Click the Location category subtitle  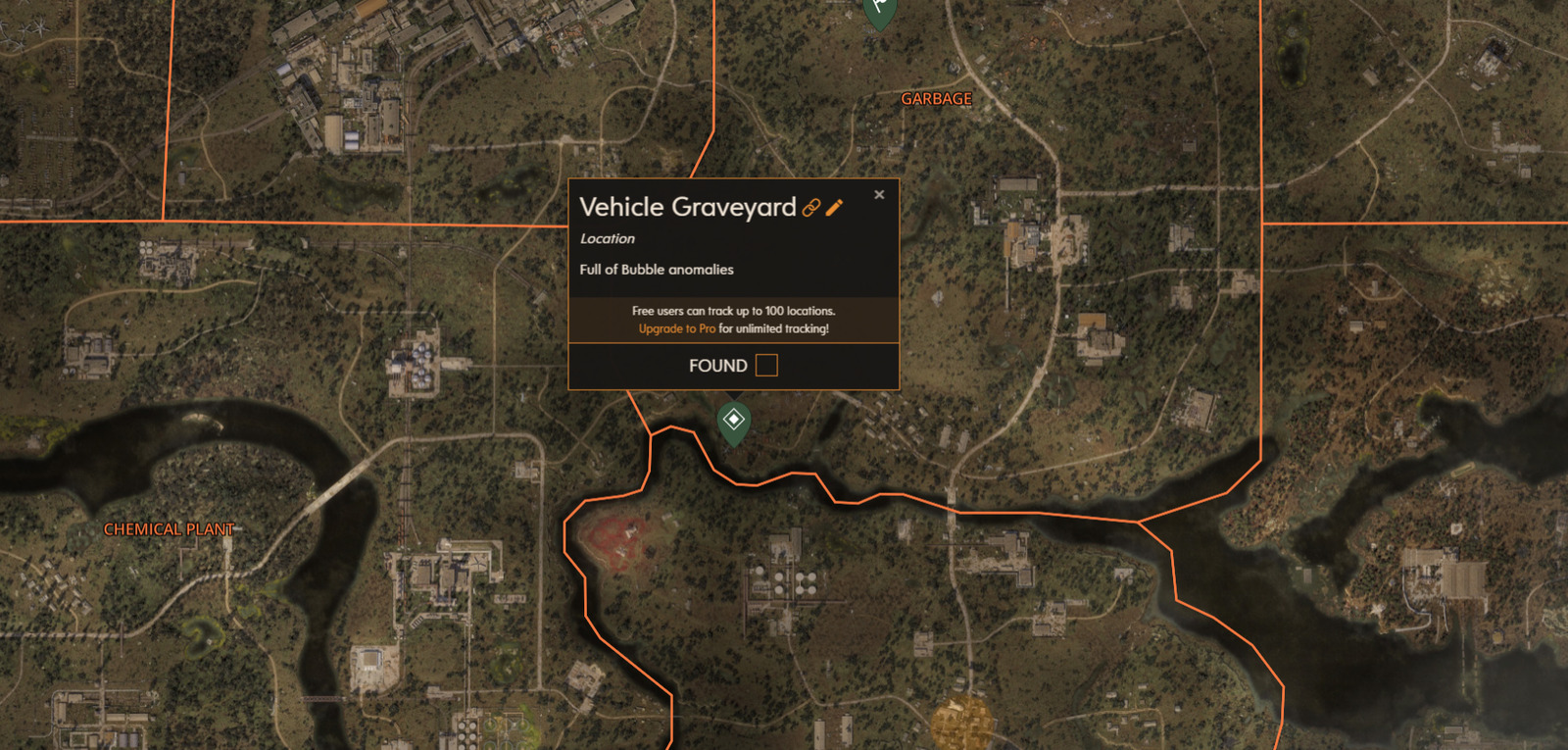coord(608,238)
